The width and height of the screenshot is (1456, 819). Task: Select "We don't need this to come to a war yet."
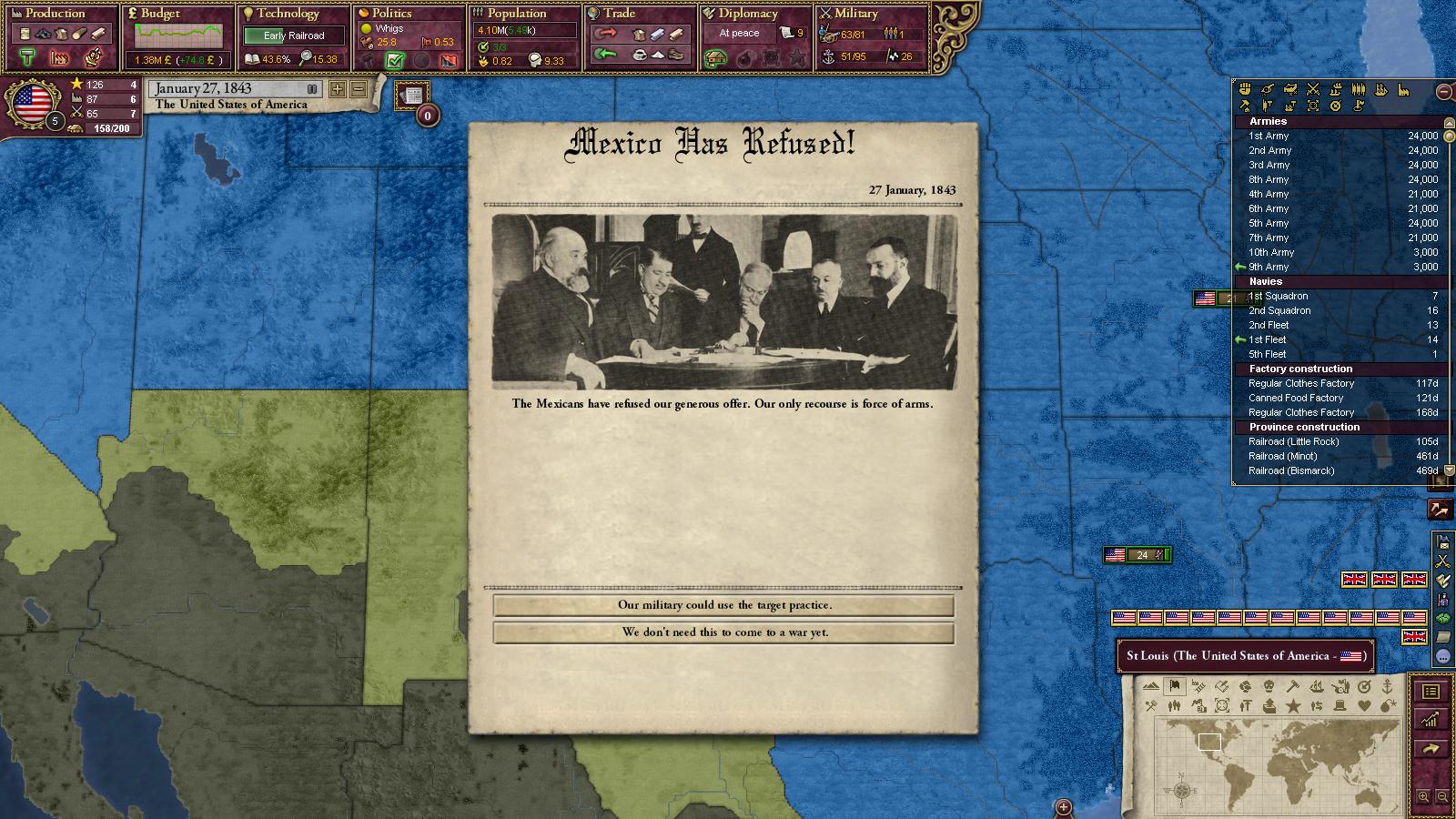(723, 632)
